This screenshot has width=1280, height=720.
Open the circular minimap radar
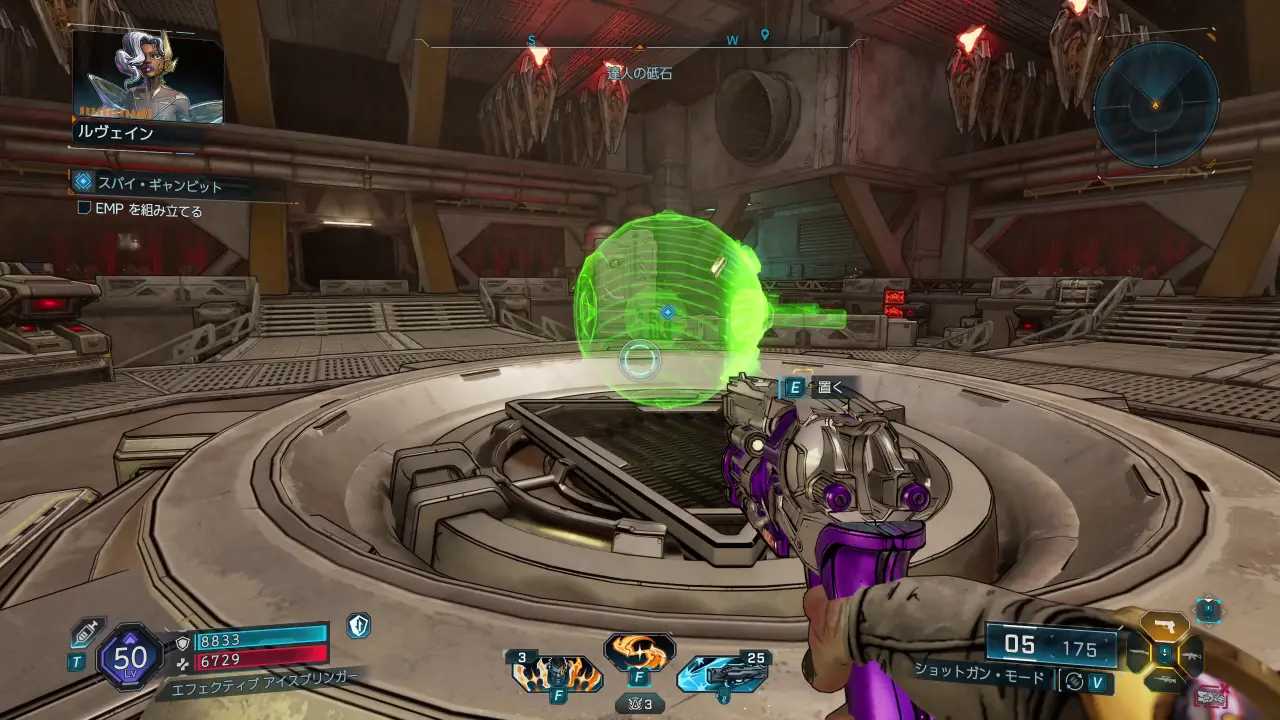1155,104
